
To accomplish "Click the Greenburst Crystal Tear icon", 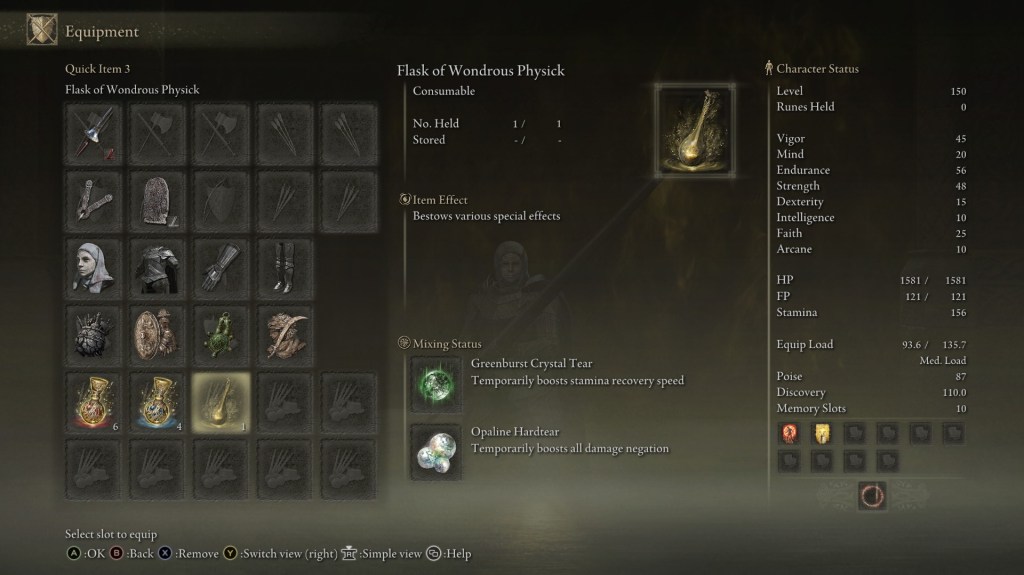I will click(x=436, y=384).
